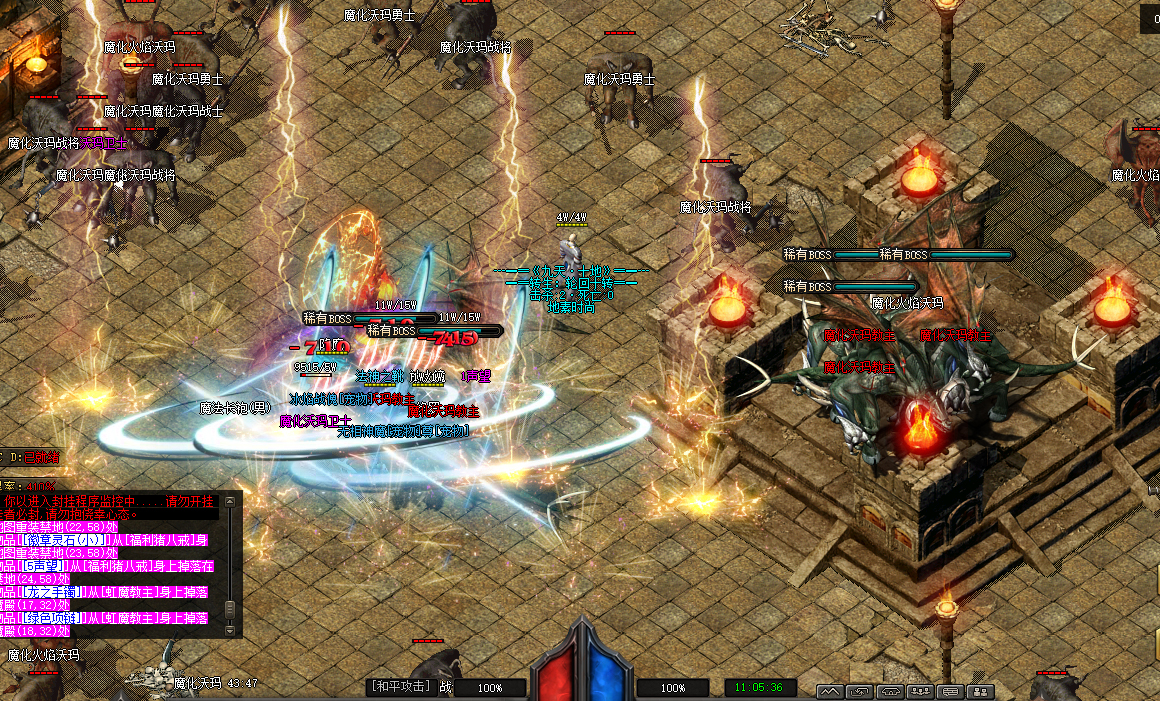Click the handshake trade icon button

[889, 691]
